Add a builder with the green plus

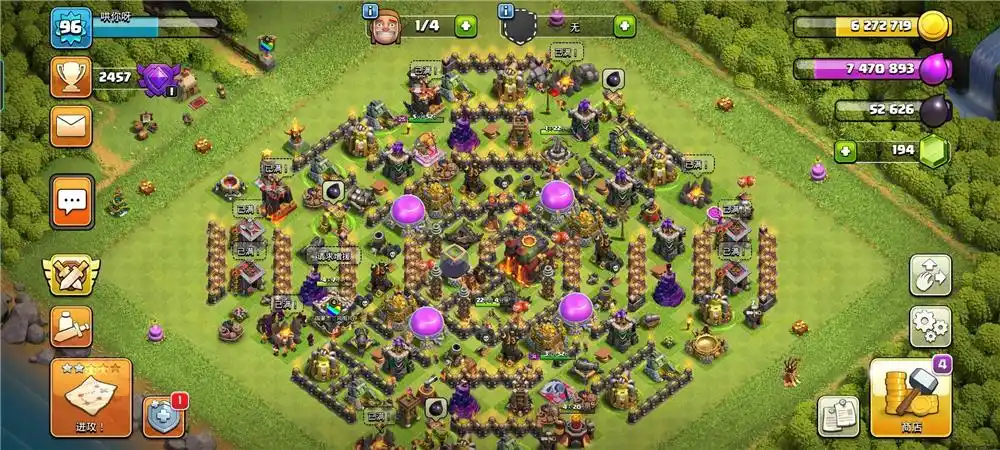[x=466, y=26]
